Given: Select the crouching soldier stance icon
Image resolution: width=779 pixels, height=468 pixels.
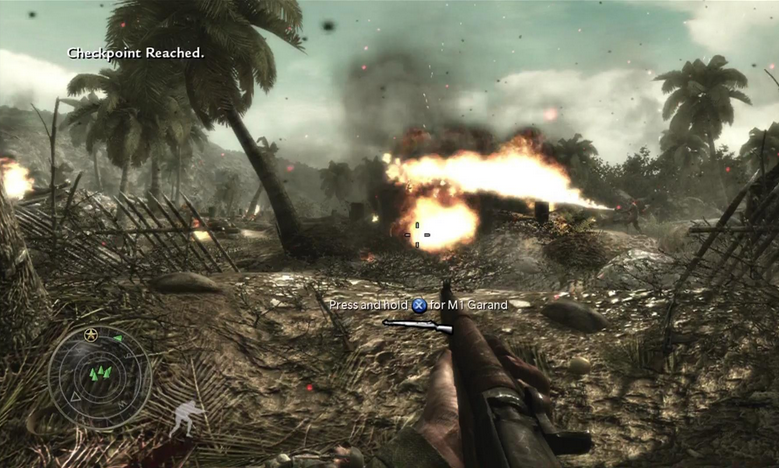Looking at the screenshot, I should pyautogui.click(x=187, y=417).
